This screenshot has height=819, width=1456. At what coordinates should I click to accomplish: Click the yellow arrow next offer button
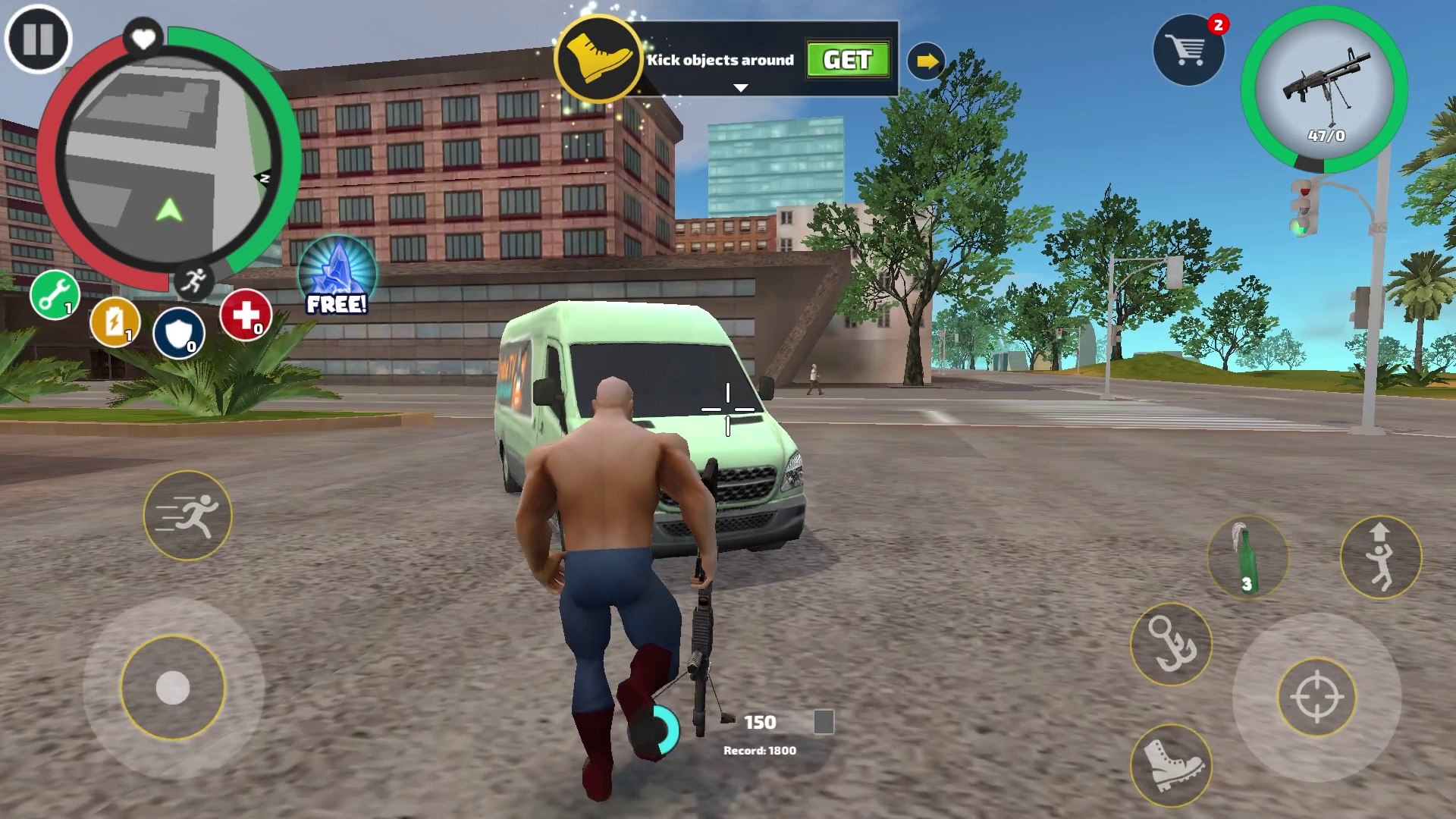point(926,61)
